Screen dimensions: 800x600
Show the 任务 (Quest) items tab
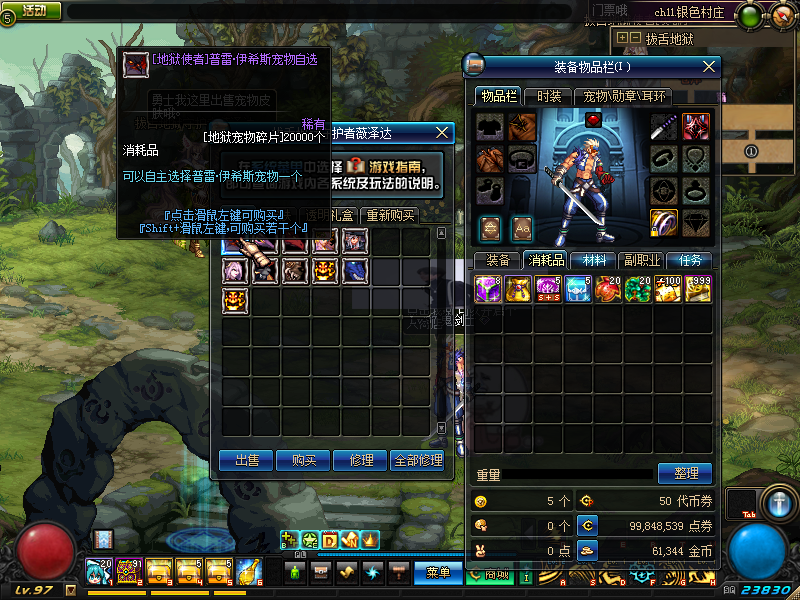click(690, 260)
